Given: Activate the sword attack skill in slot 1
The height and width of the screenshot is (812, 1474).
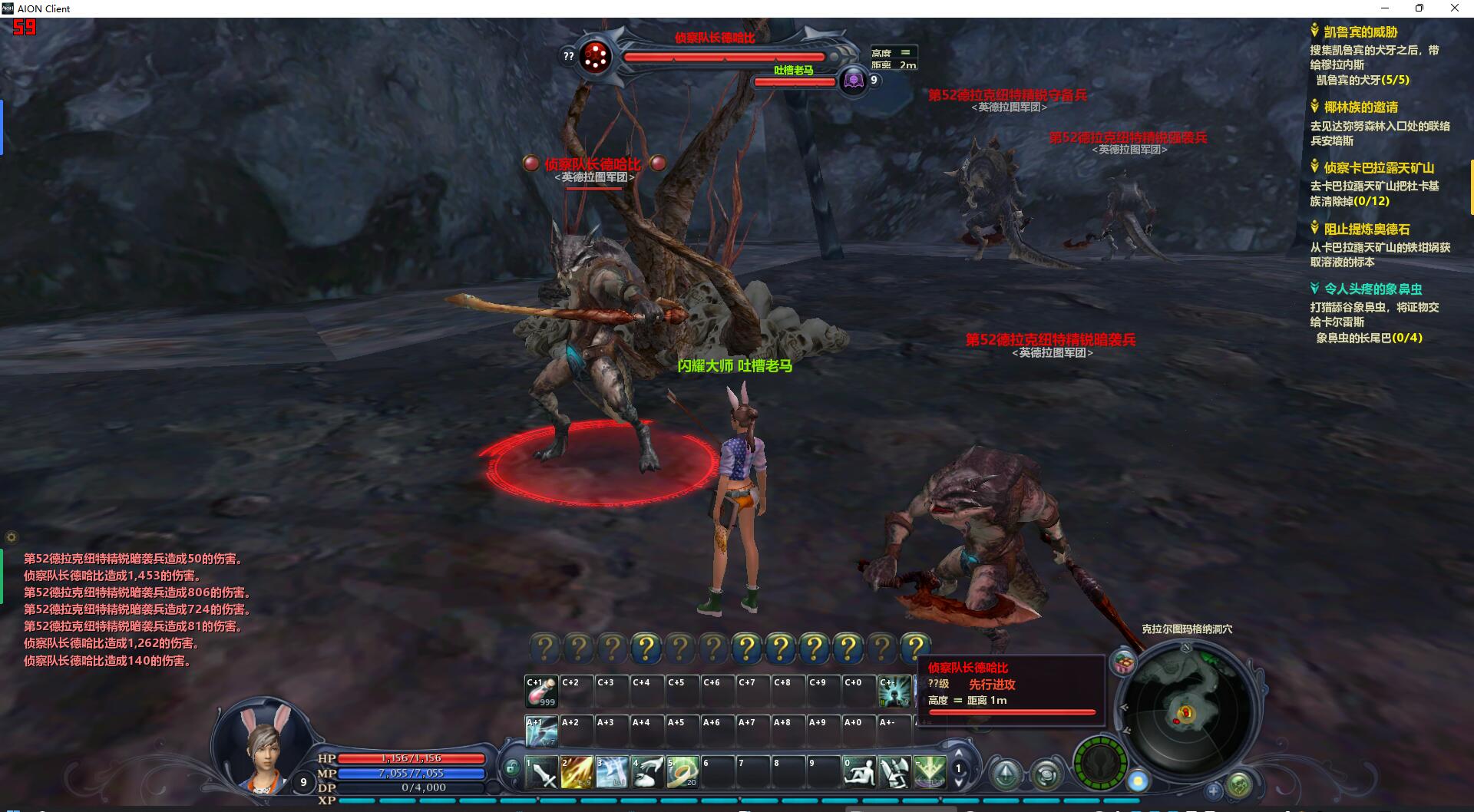Looking at the screenshot, I should coord(543,772).
